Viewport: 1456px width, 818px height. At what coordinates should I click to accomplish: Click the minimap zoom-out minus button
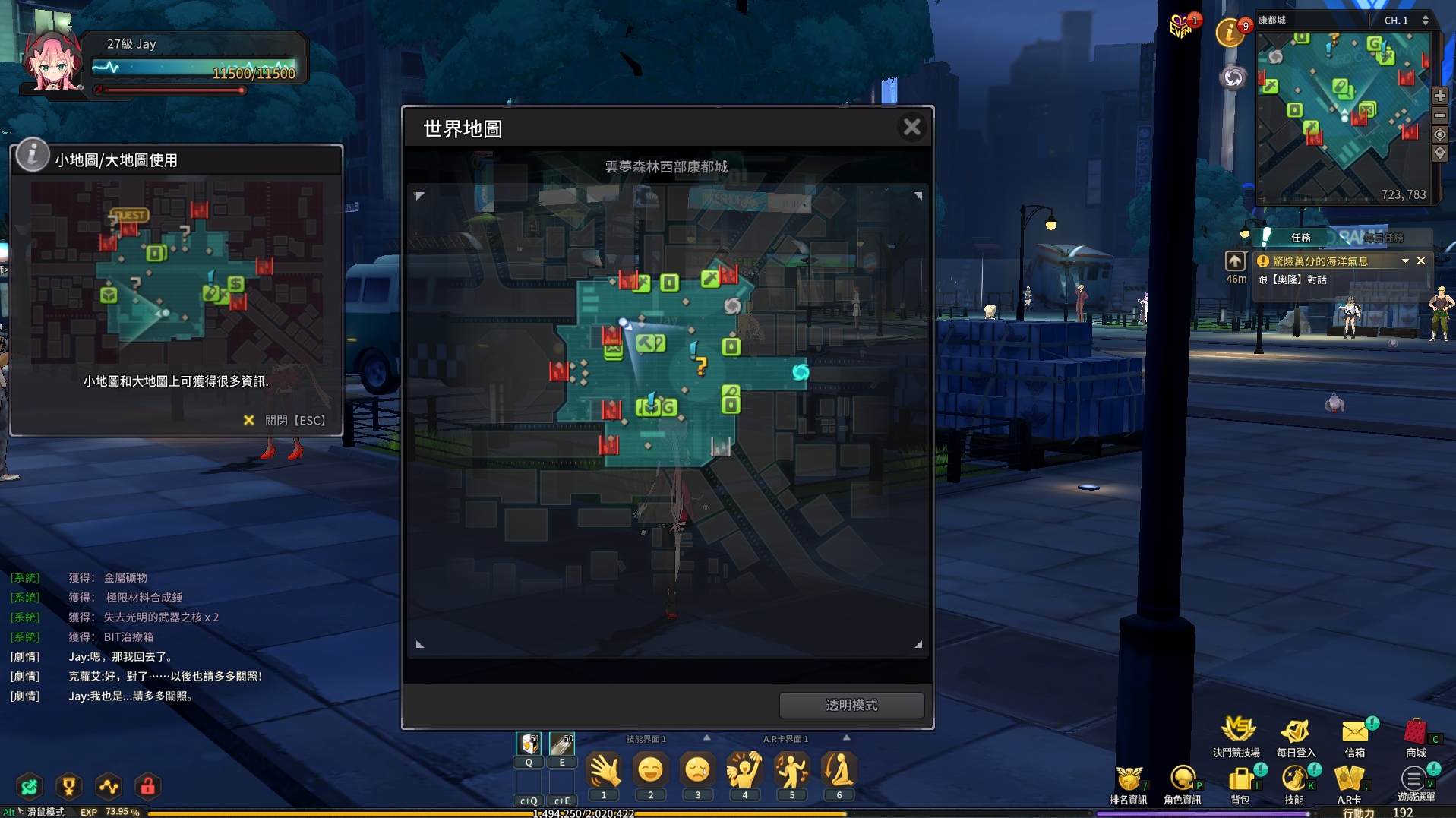tap(1439, 115)
